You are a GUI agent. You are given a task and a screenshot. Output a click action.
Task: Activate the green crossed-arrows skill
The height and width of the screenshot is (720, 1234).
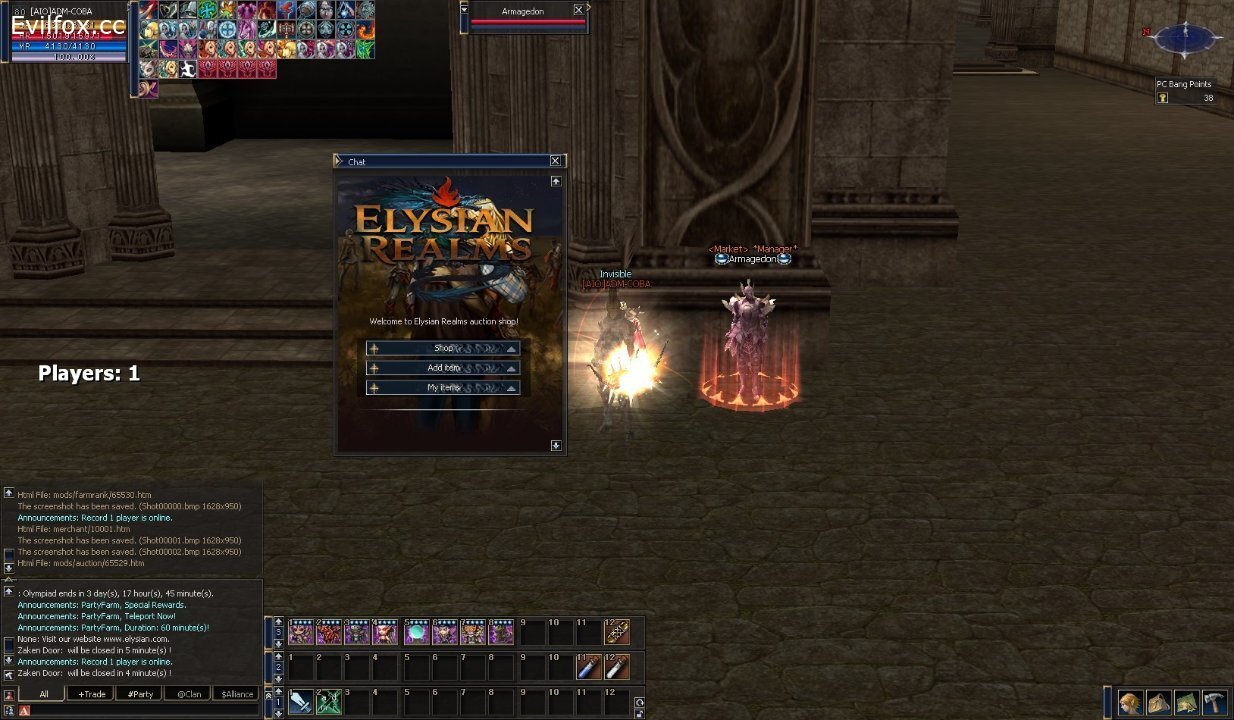329,701
